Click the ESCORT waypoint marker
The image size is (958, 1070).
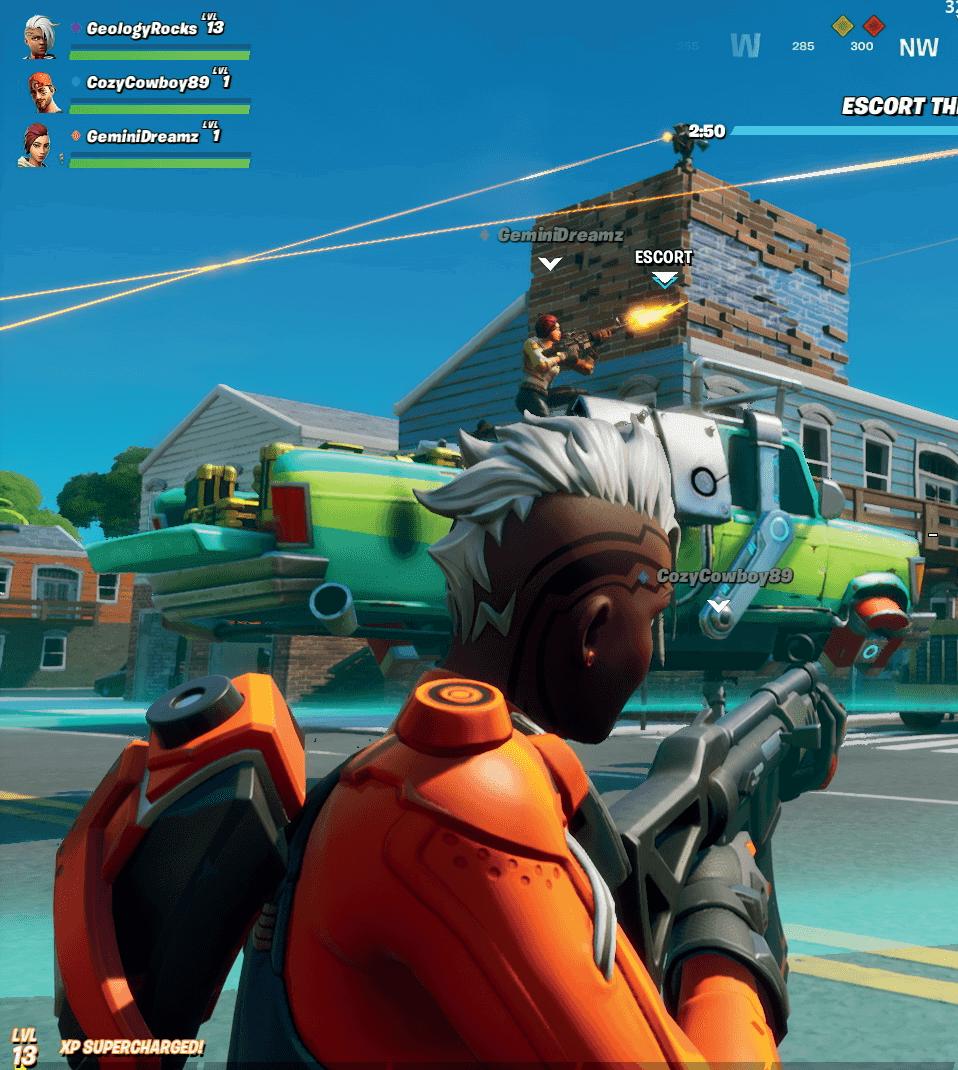coord(664,268)
